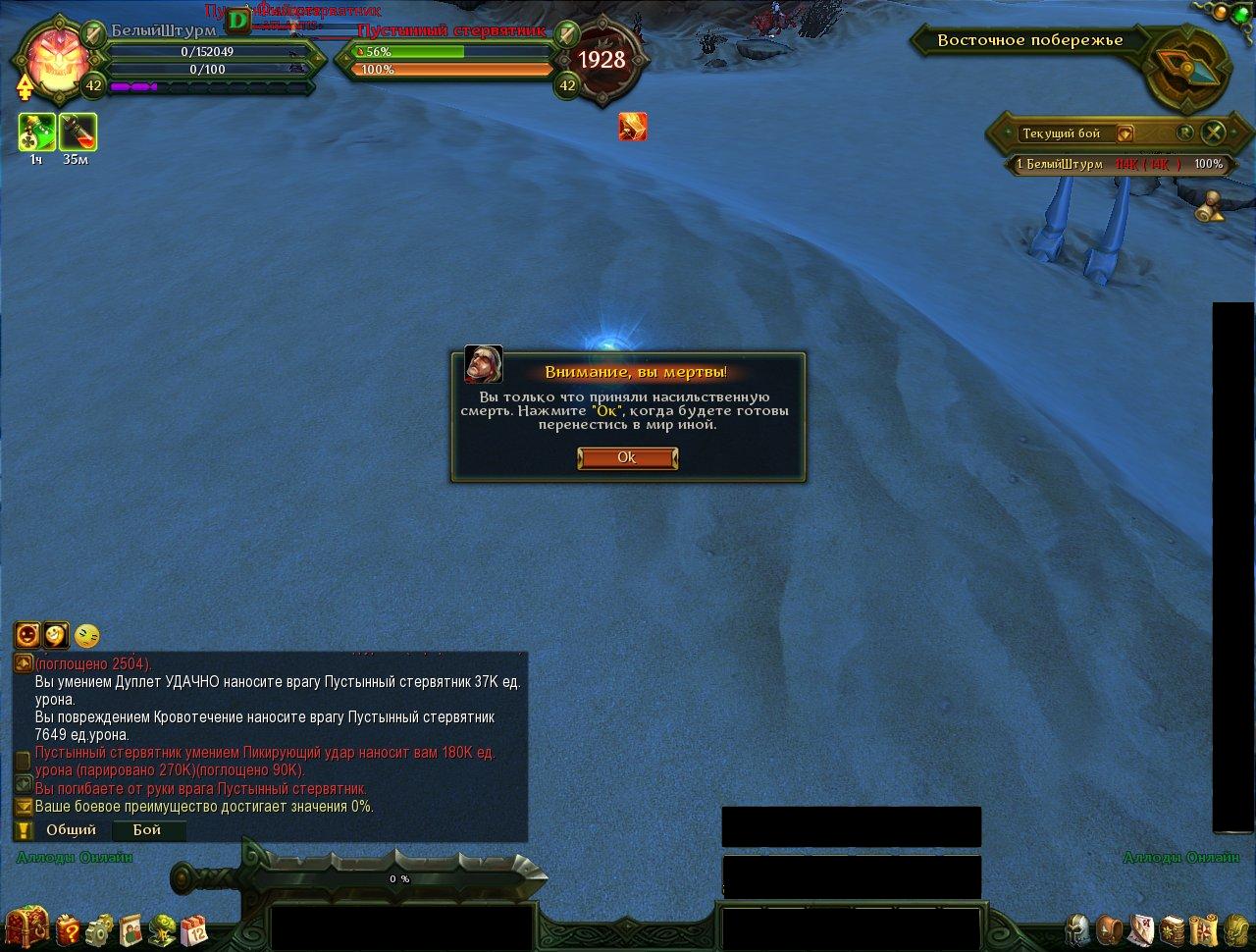
Task: Open the spellbook with star emblem
Action: [x=1174, y=928]
